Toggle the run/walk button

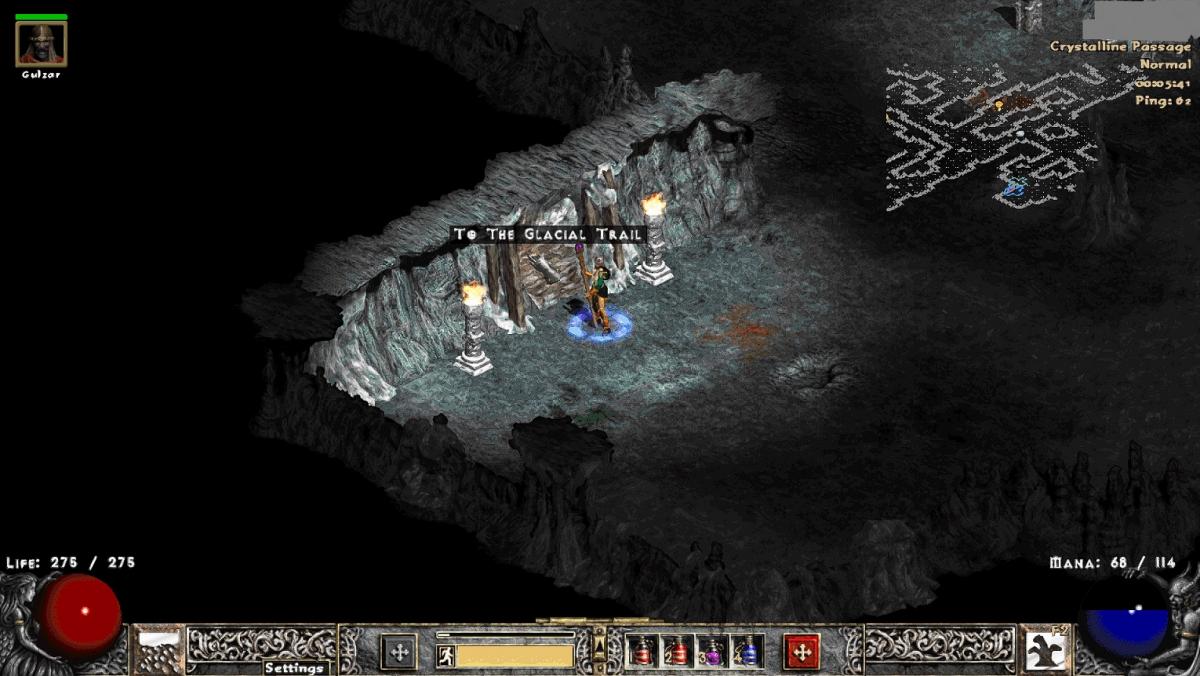pos(446,657)
